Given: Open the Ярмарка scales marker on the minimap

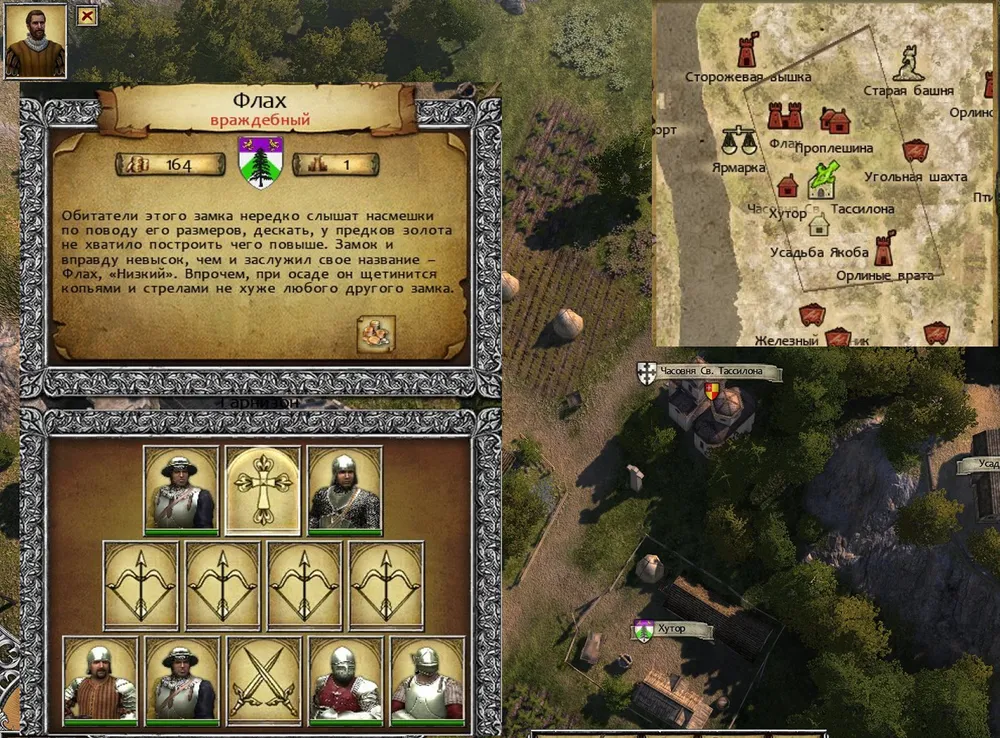Looking at the screenshot, I should coord(738,140).
